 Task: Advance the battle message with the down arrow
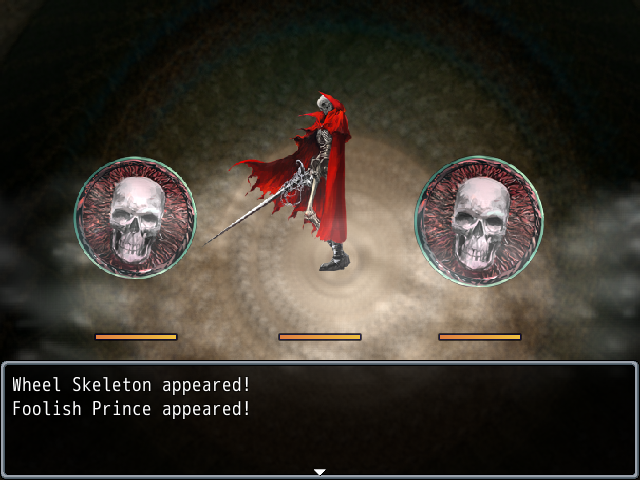[x=319, y=471]
